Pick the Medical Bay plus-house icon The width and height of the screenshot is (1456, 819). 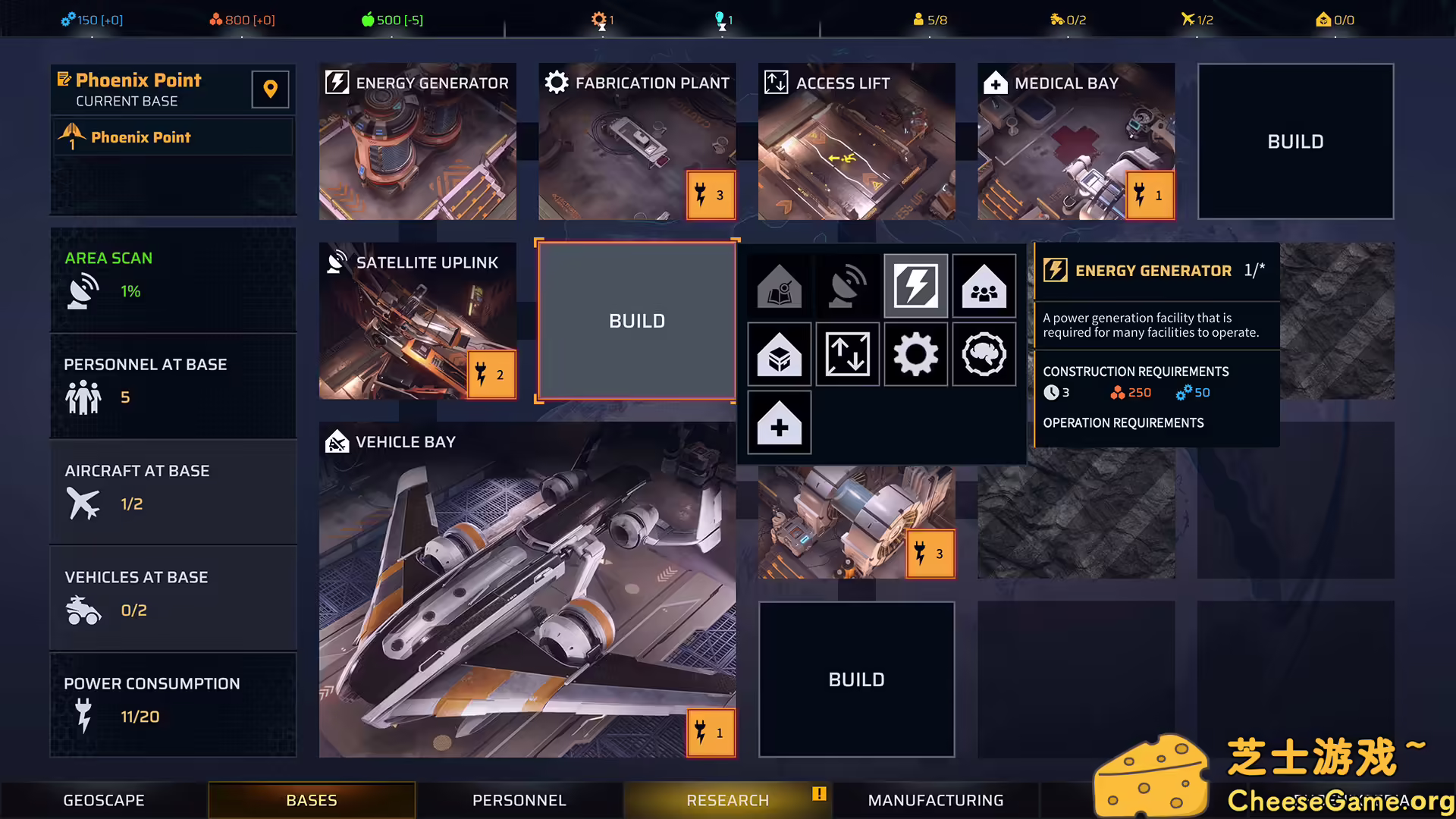click(779, 422)
